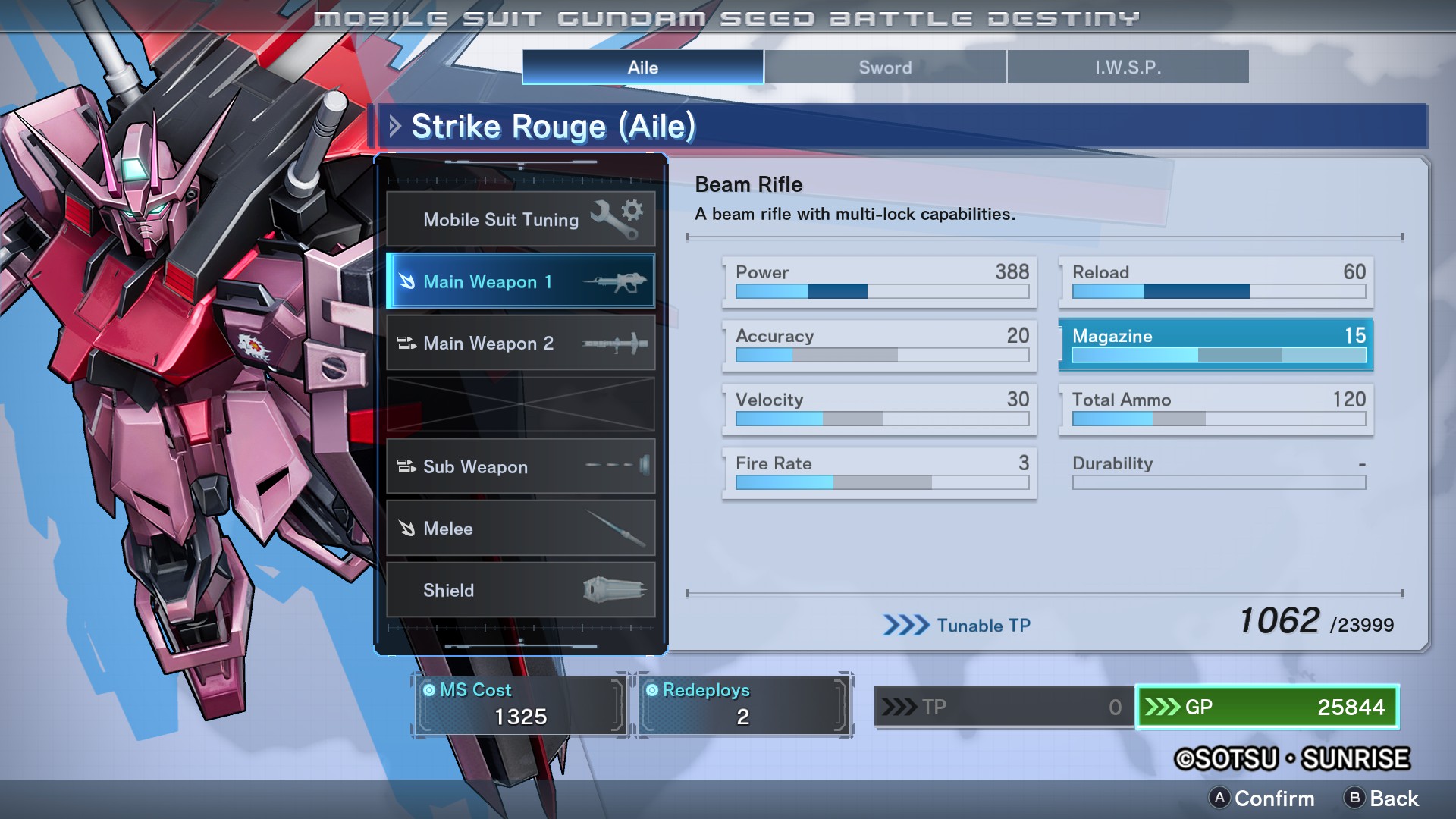Select Main Weapon 1 entry
The image size is (1456, 819).
520,281
